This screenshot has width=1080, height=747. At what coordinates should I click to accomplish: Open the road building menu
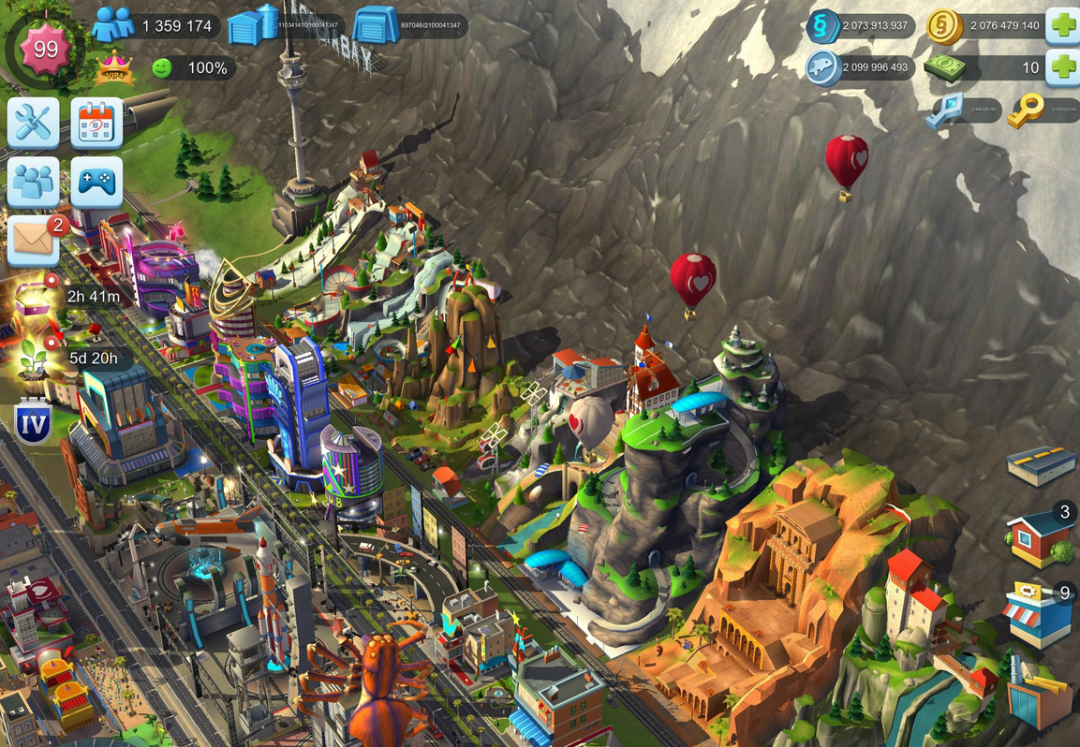[x=1040, y=465]
